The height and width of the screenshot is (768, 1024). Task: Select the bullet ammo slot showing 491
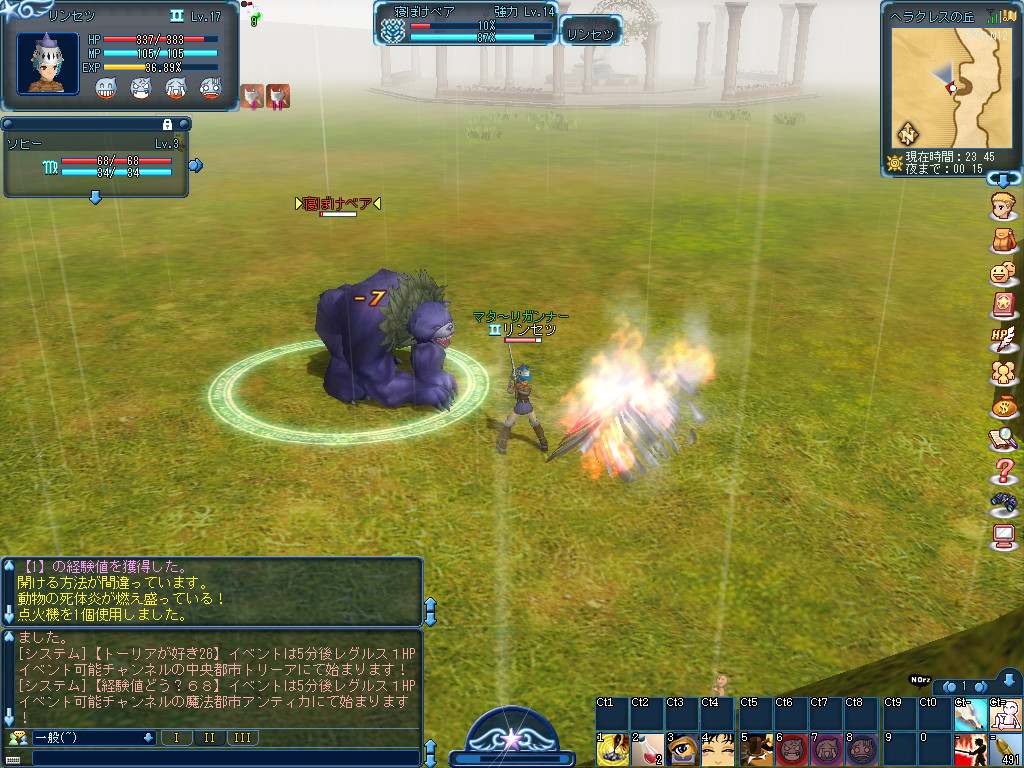pos(1005,750)
